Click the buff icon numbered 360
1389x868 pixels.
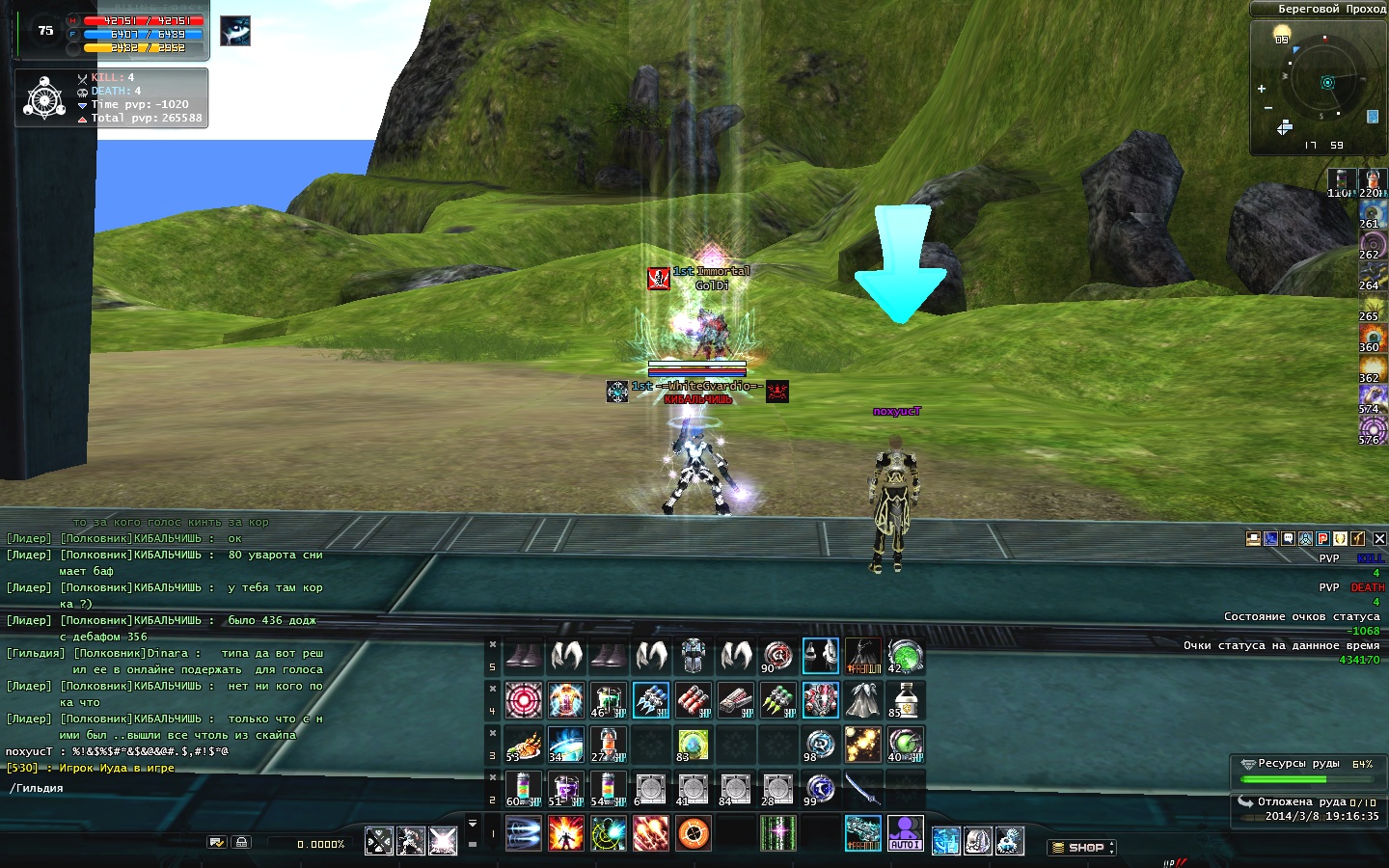tap(1372, 337)
